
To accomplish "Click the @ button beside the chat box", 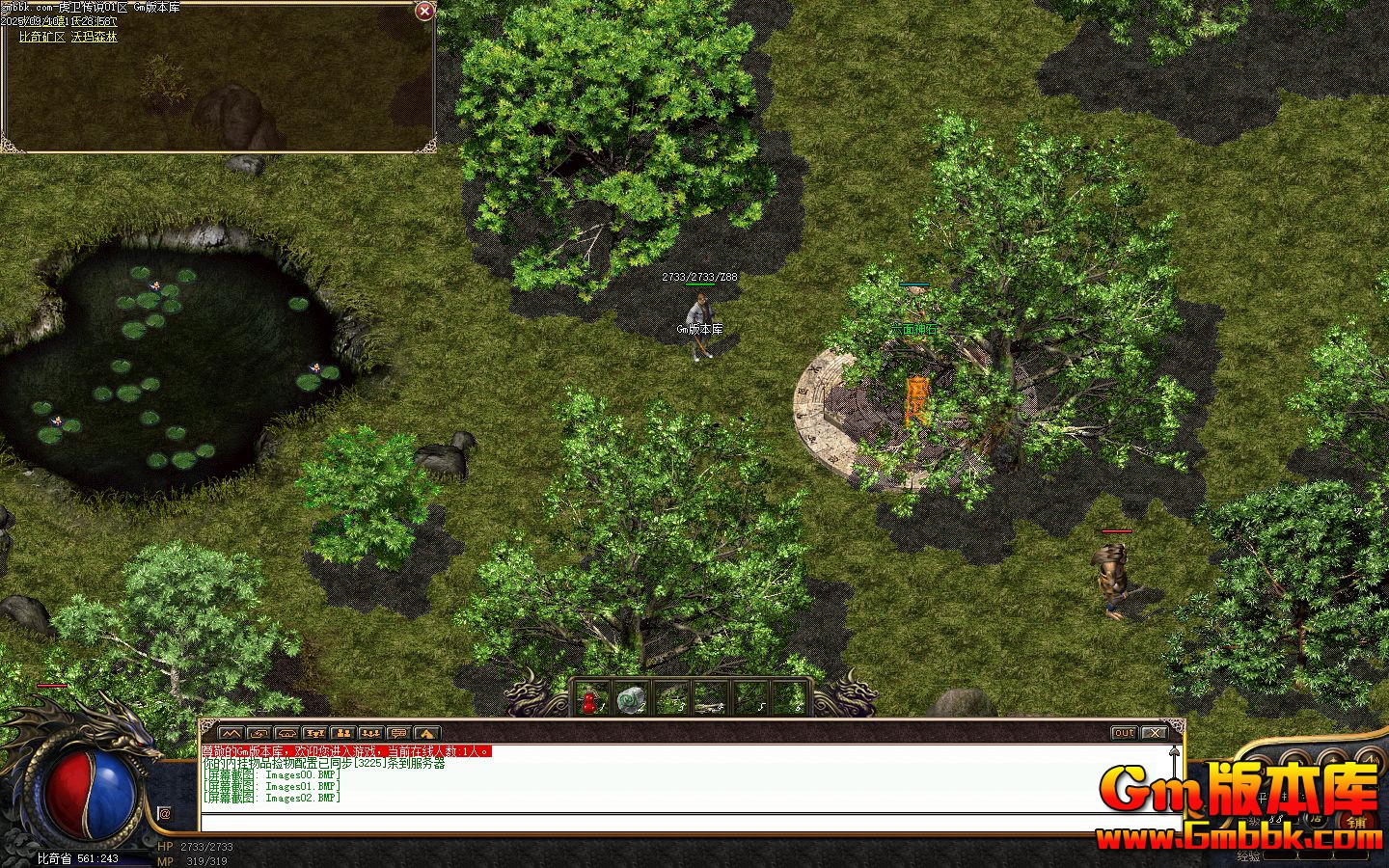I will 164,814.
